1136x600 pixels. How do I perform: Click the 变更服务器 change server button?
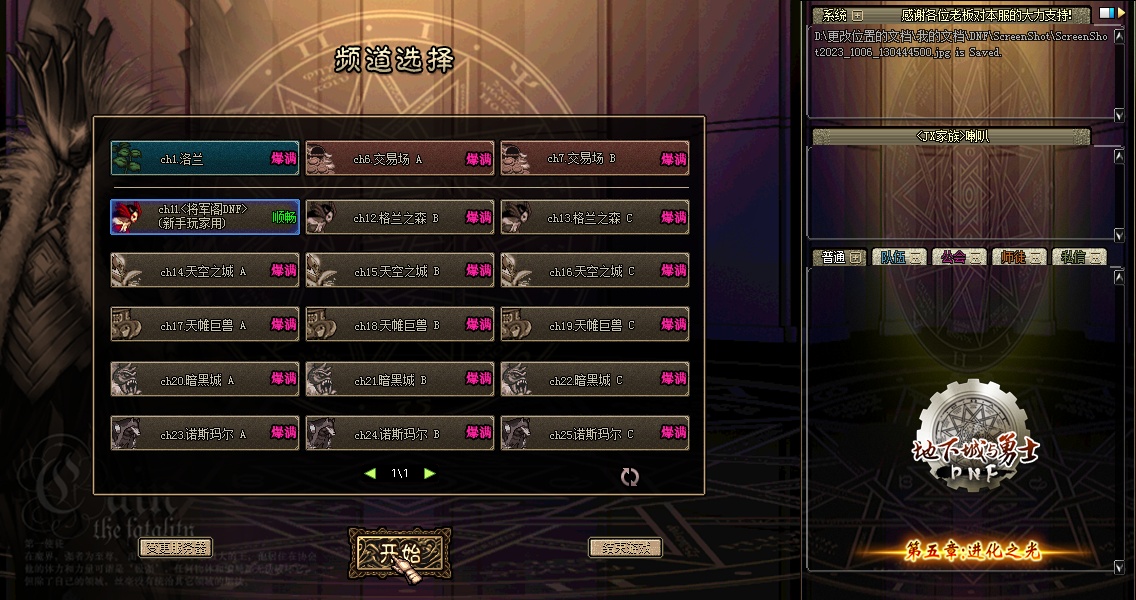[175, 548]
